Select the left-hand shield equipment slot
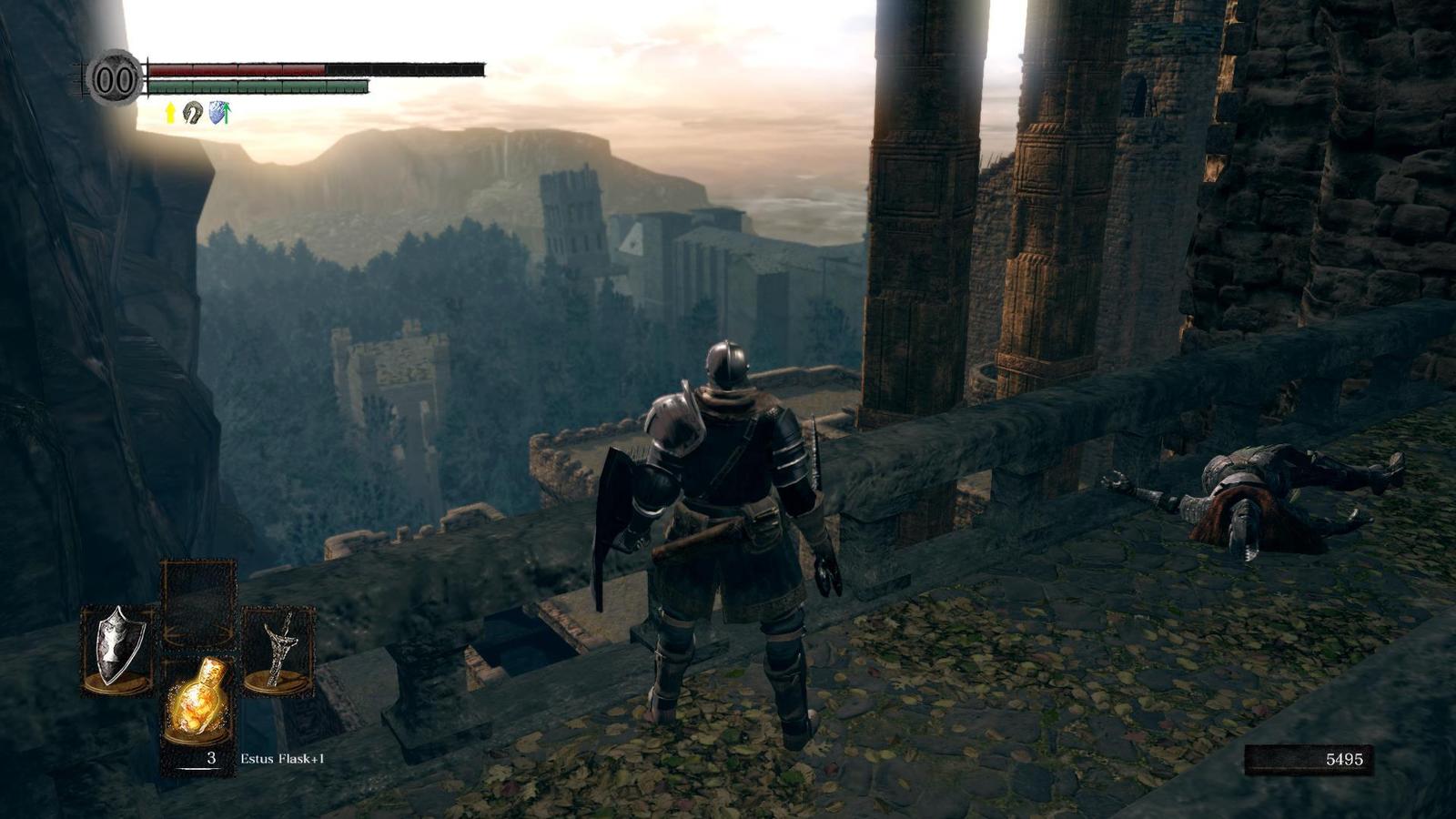 (117, 648)
